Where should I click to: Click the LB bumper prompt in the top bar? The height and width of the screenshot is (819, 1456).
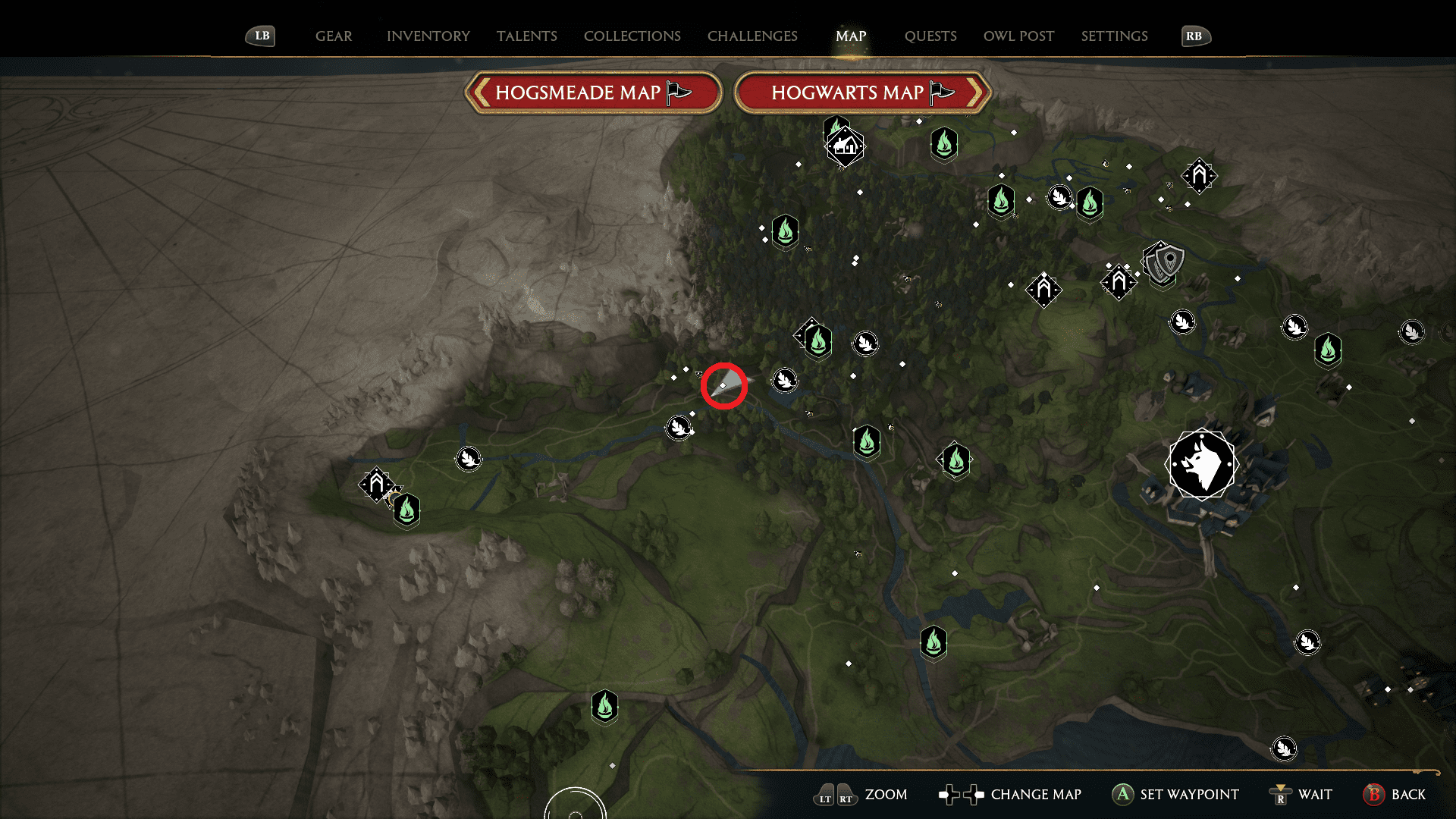tap(260, 36)
